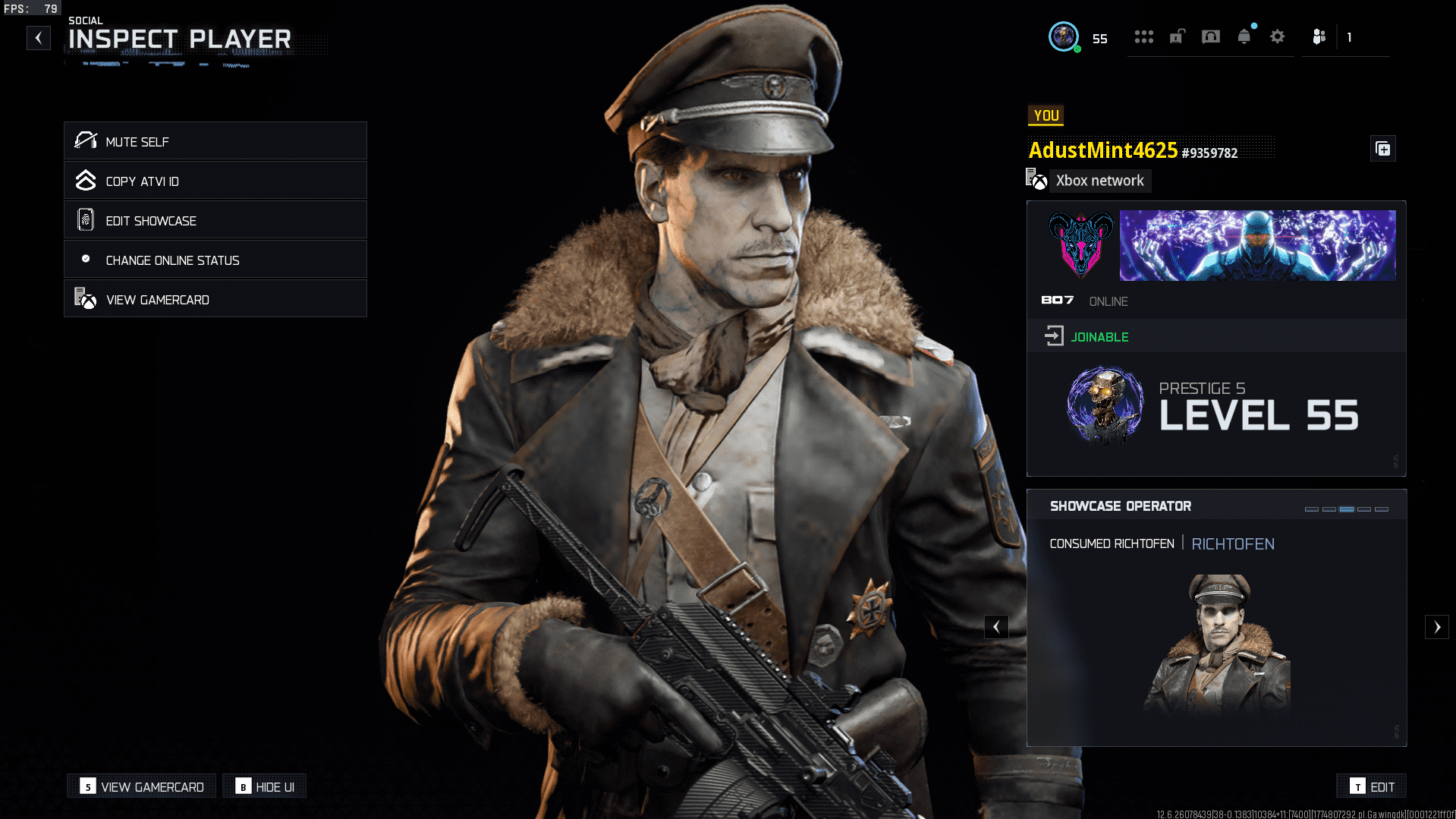Open the apps grid icon near avatar
The height and width of the screenshot is (819, 1456).
point(1144,36)
